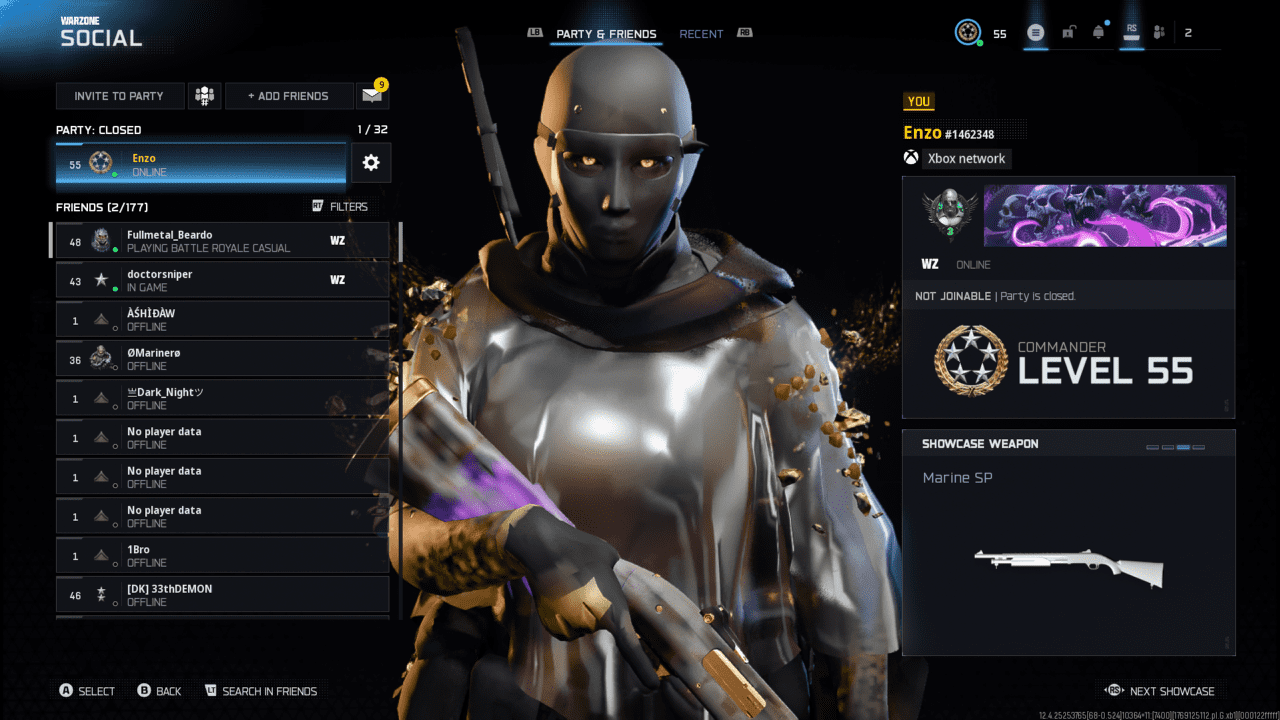Open the Add Friends panel

pos(288,96)
